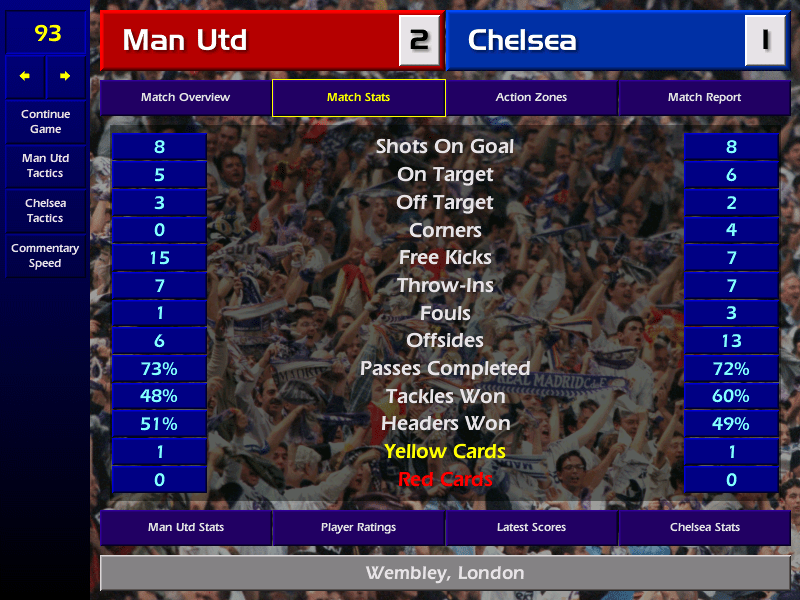View the Match Report tab

704,98
